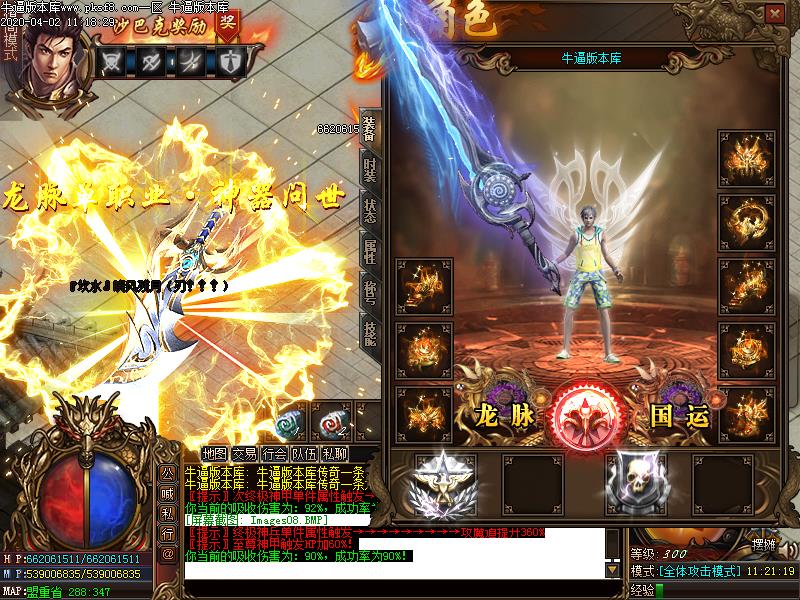Switch to the 时装 (fashion) tab
Screen dimensions: 800x600
(x=370, y=171)
